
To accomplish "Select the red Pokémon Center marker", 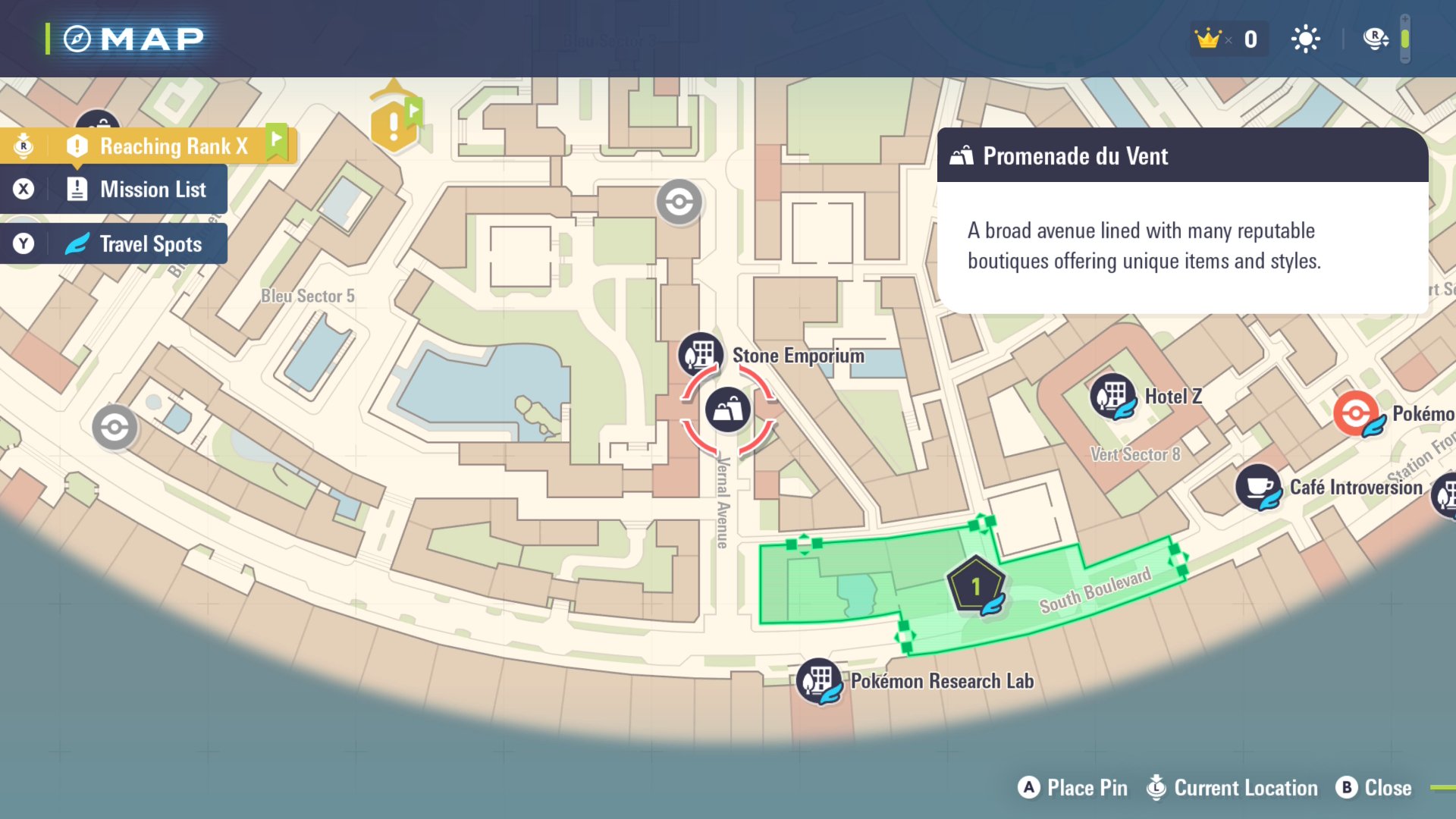I will point(1356,413).
